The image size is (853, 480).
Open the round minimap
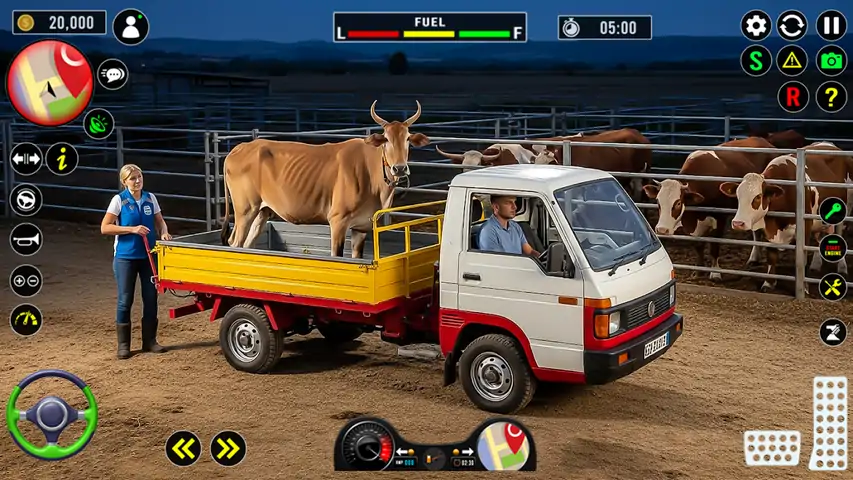pos(50,82)
